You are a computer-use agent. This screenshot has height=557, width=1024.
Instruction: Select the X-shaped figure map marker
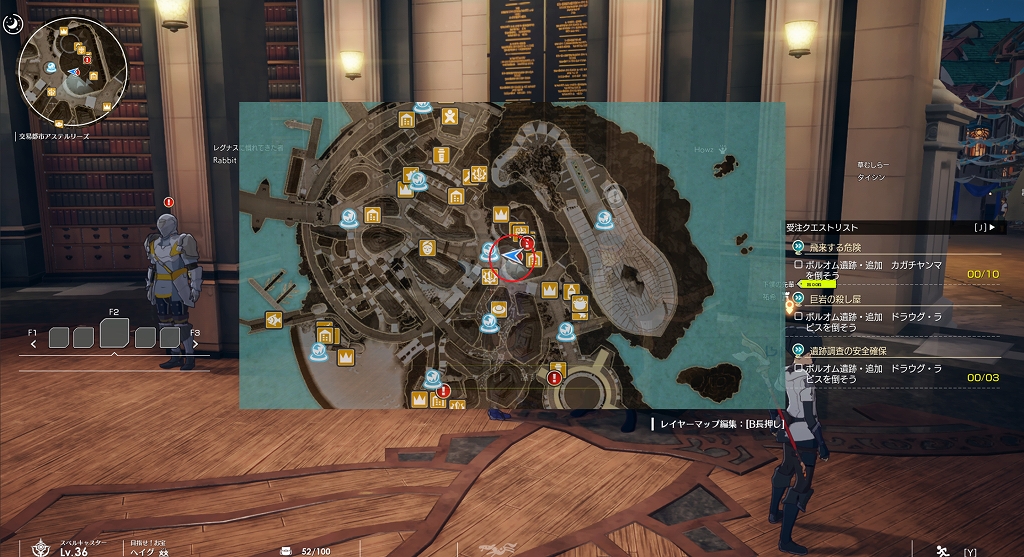tap(451, 117)
